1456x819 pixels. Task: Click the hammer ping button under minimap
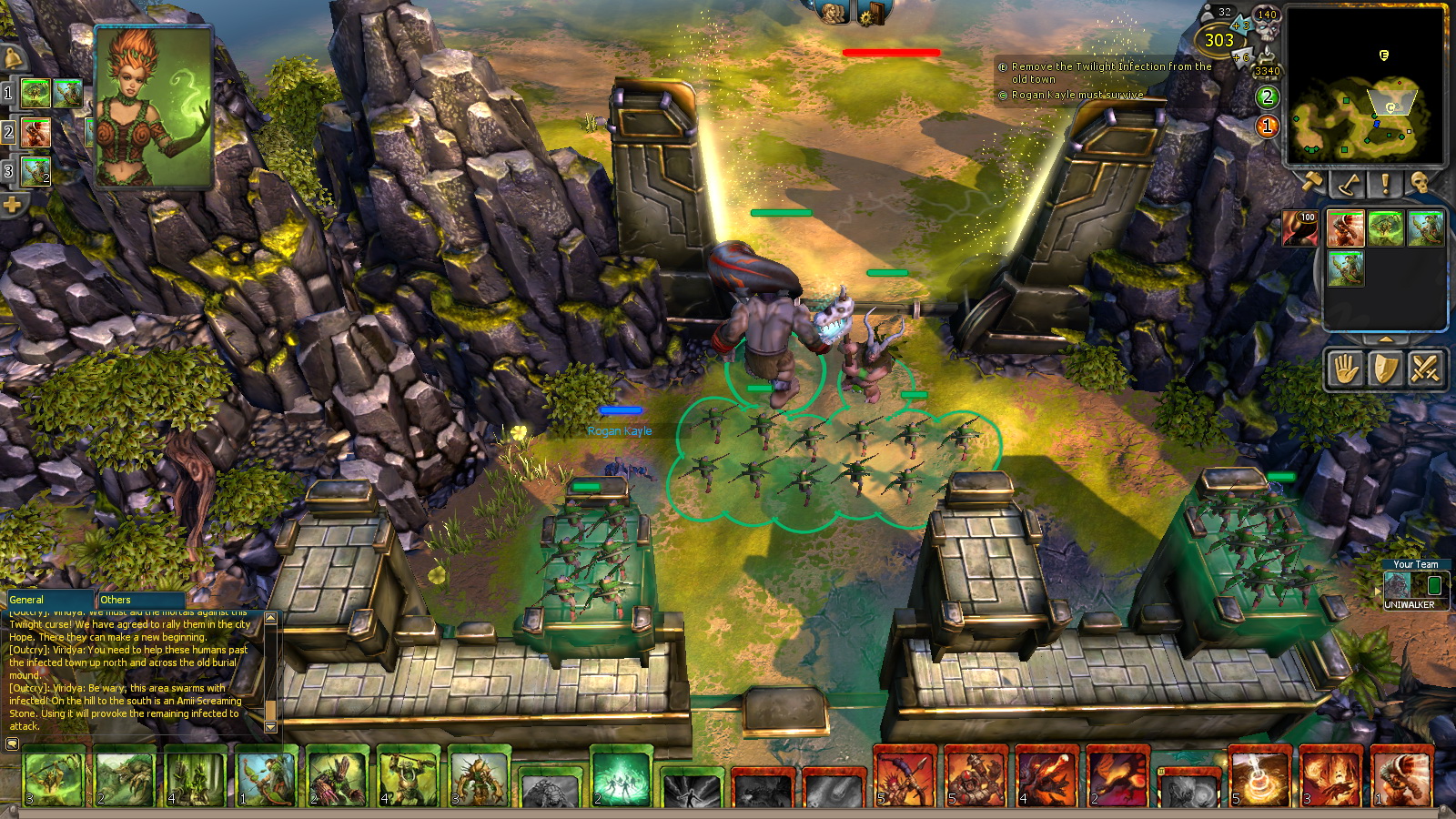1312,184
